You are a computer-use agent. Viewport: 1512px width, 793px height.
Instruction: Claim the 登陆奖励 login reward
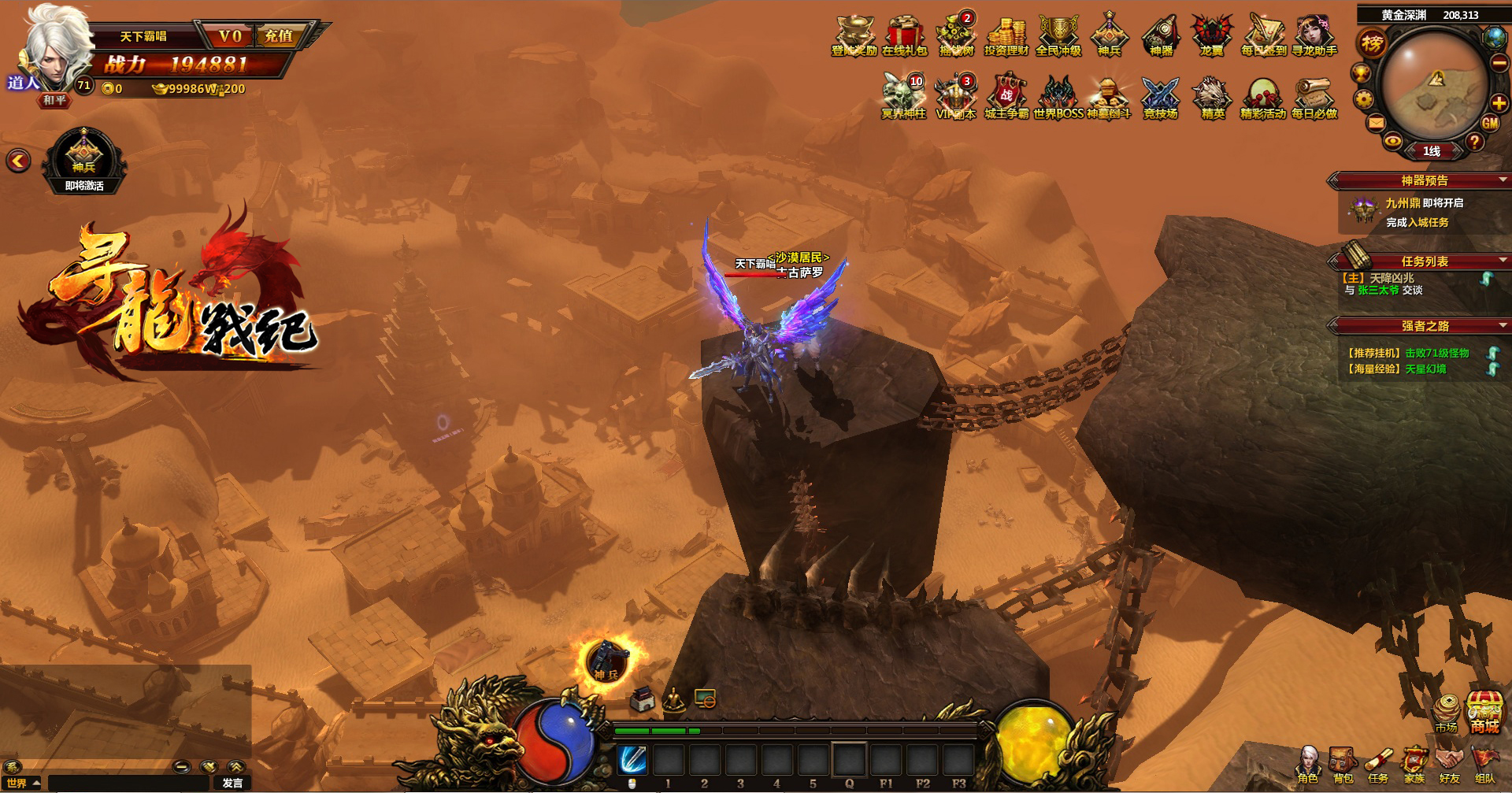[x=854, y=36]
